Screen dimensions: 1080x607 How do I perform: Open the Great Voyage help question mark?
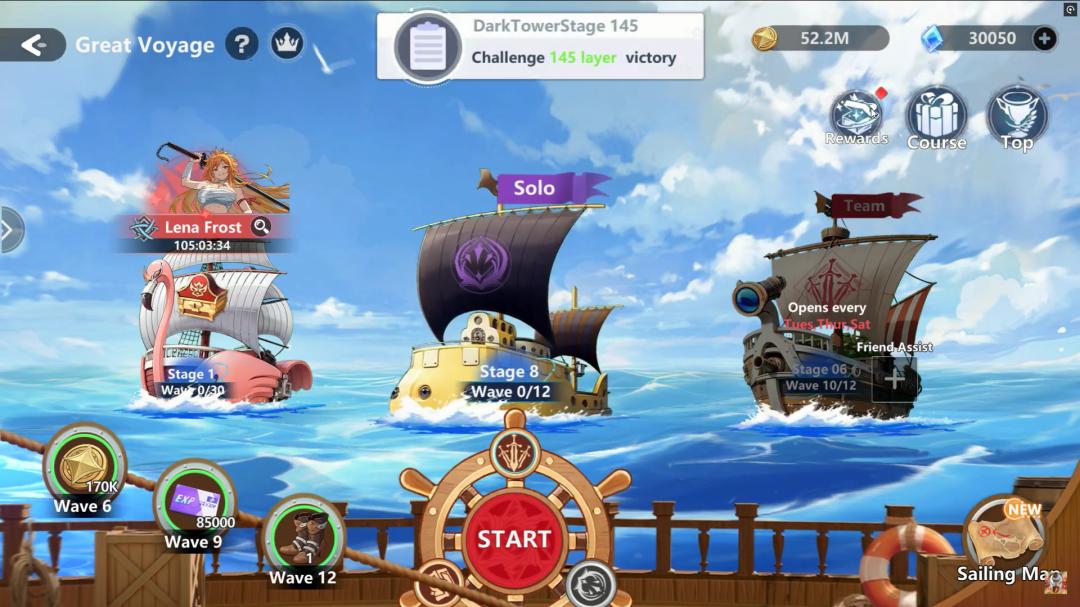click(x=241, y=44)
